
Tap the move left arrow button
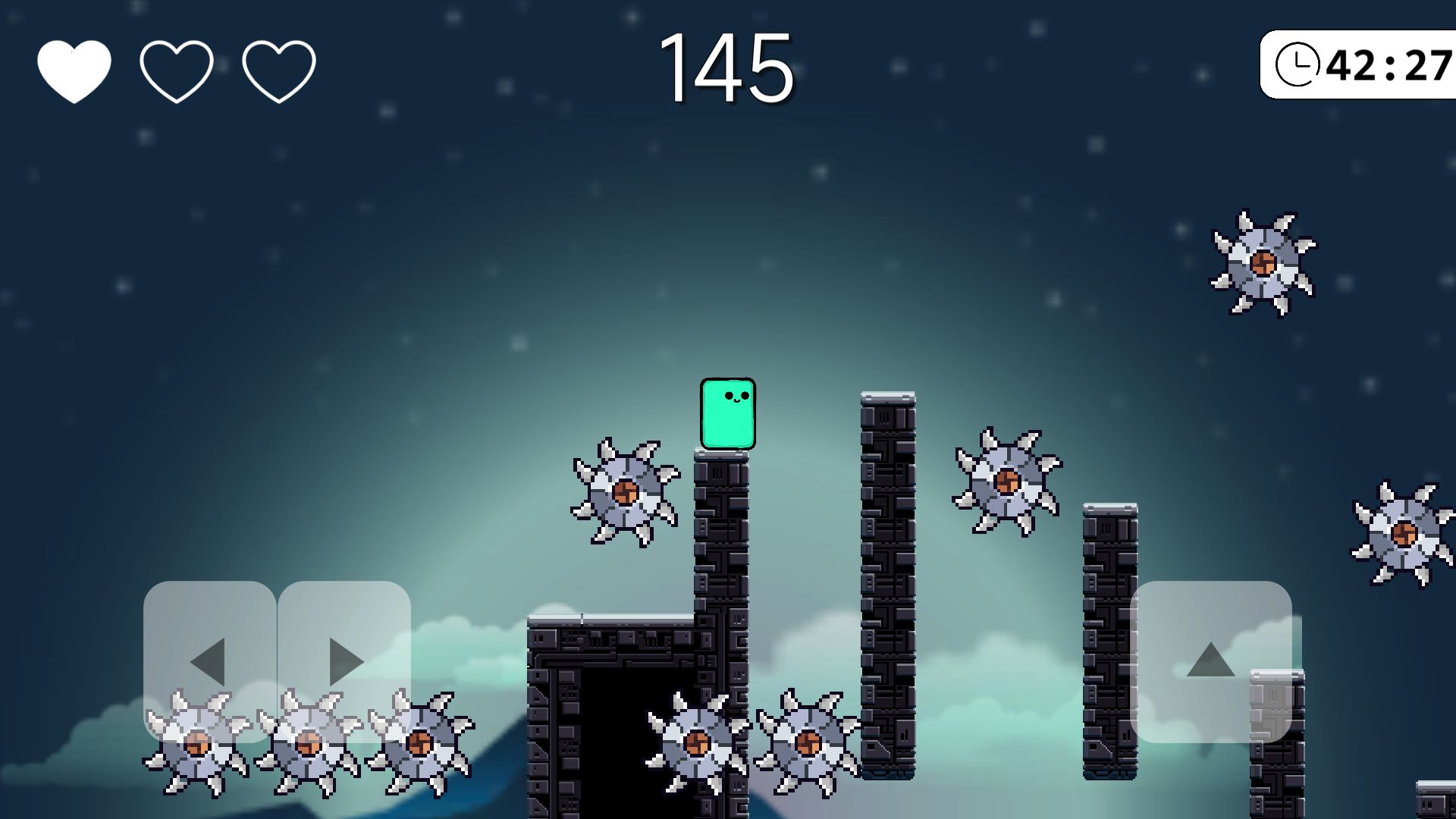pos(209,661)
